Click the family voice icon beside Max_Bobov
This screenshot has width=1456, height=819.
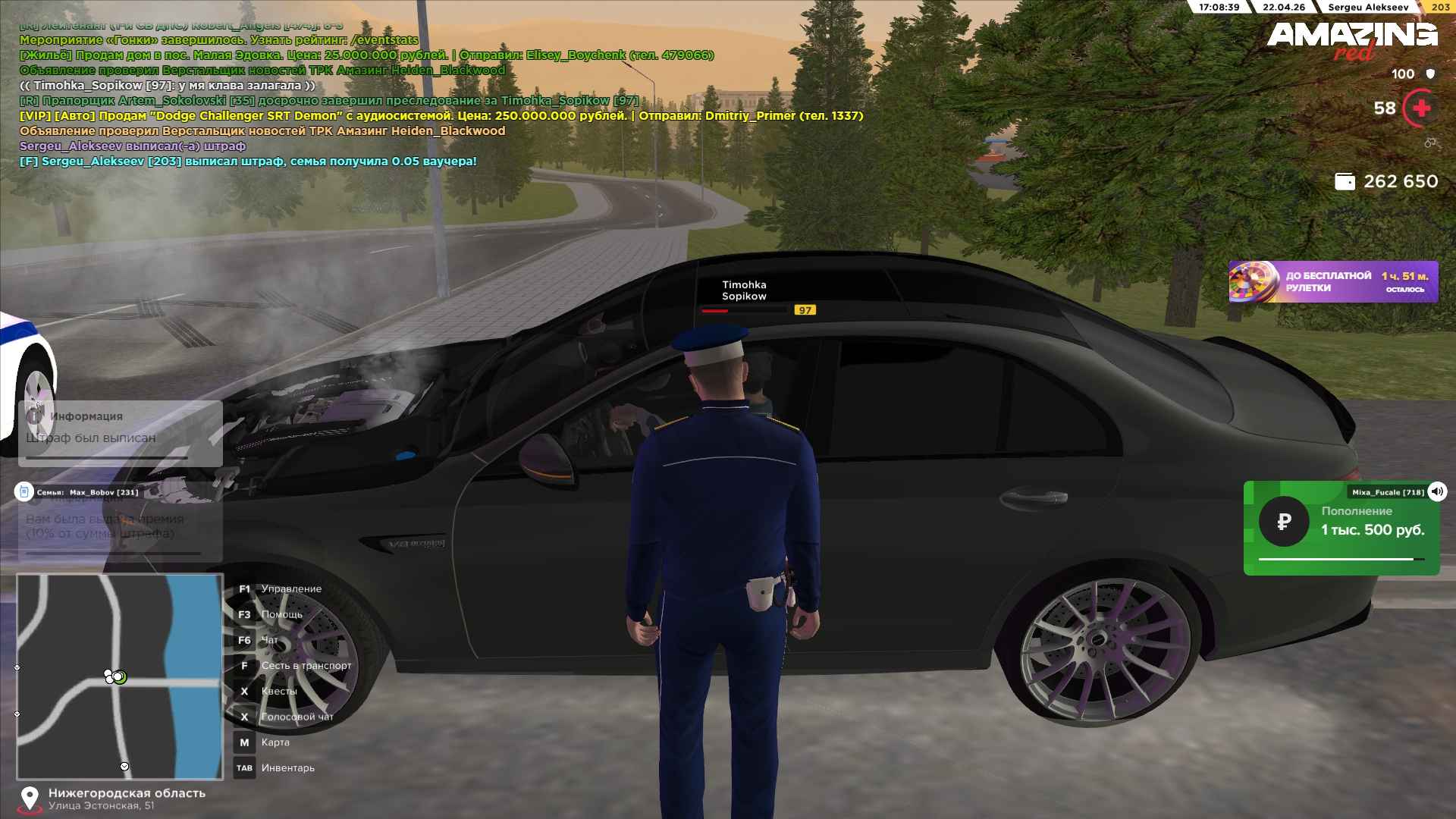pos(24,492)
